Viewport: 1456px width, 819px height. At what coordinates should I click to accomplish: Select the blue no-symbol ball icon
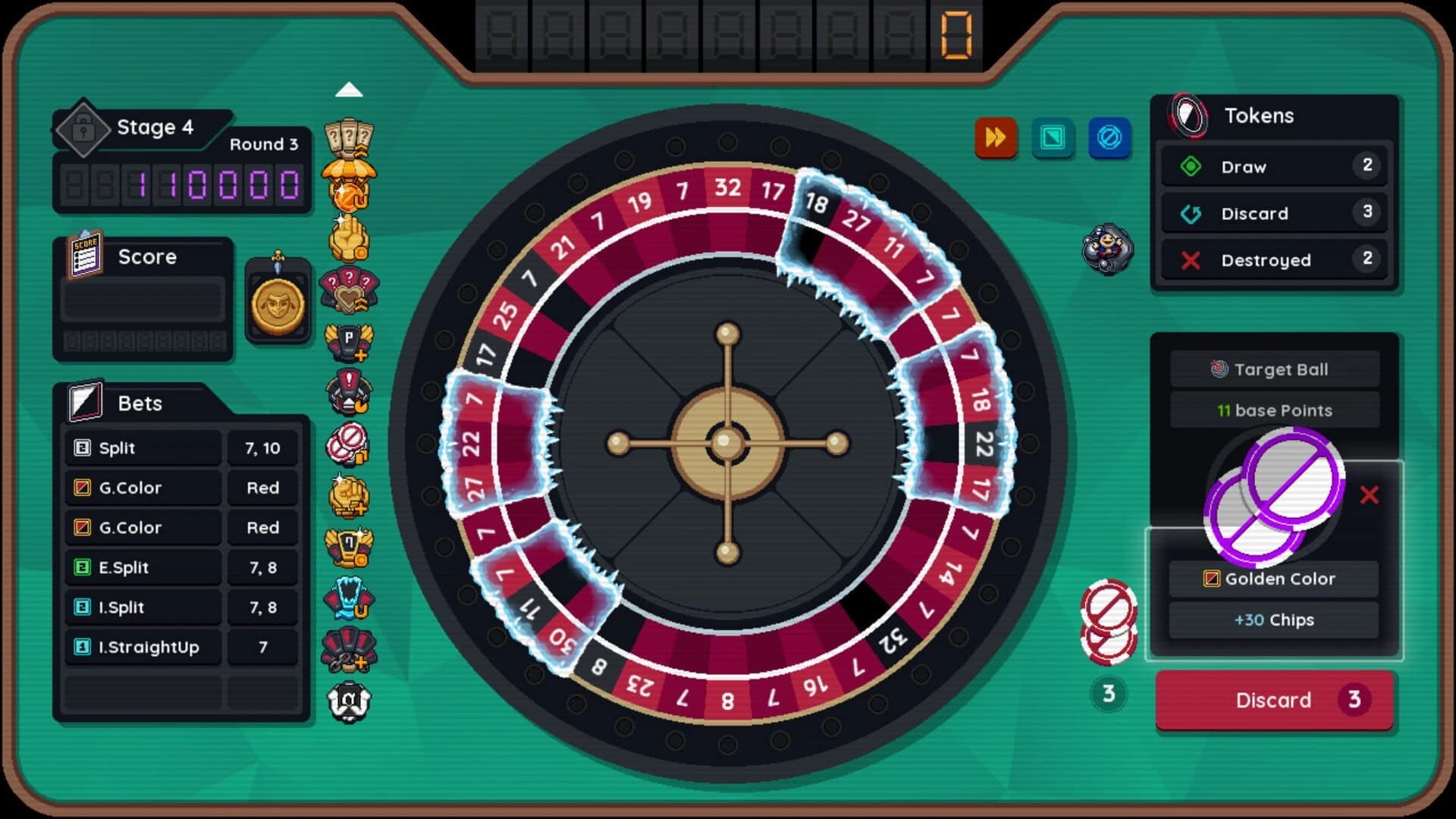(x=1110, y=139)
